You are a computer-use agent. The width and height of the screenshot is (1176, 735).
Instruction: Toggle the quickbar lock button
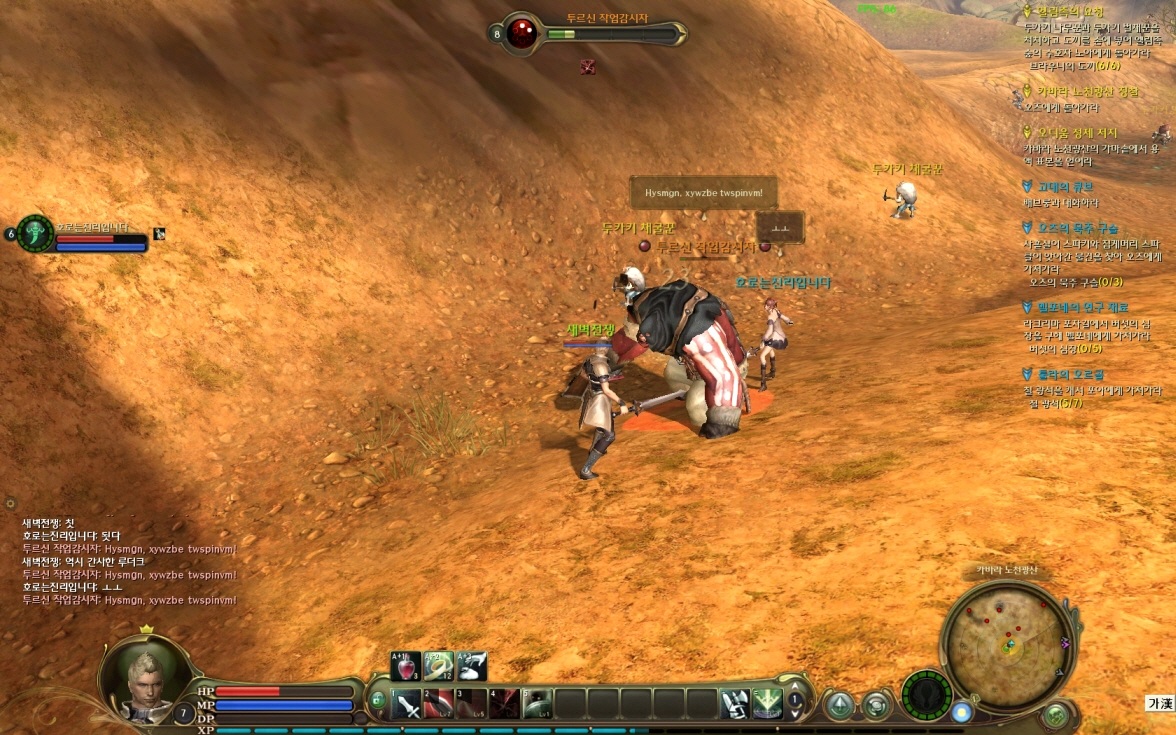[377, 701]
